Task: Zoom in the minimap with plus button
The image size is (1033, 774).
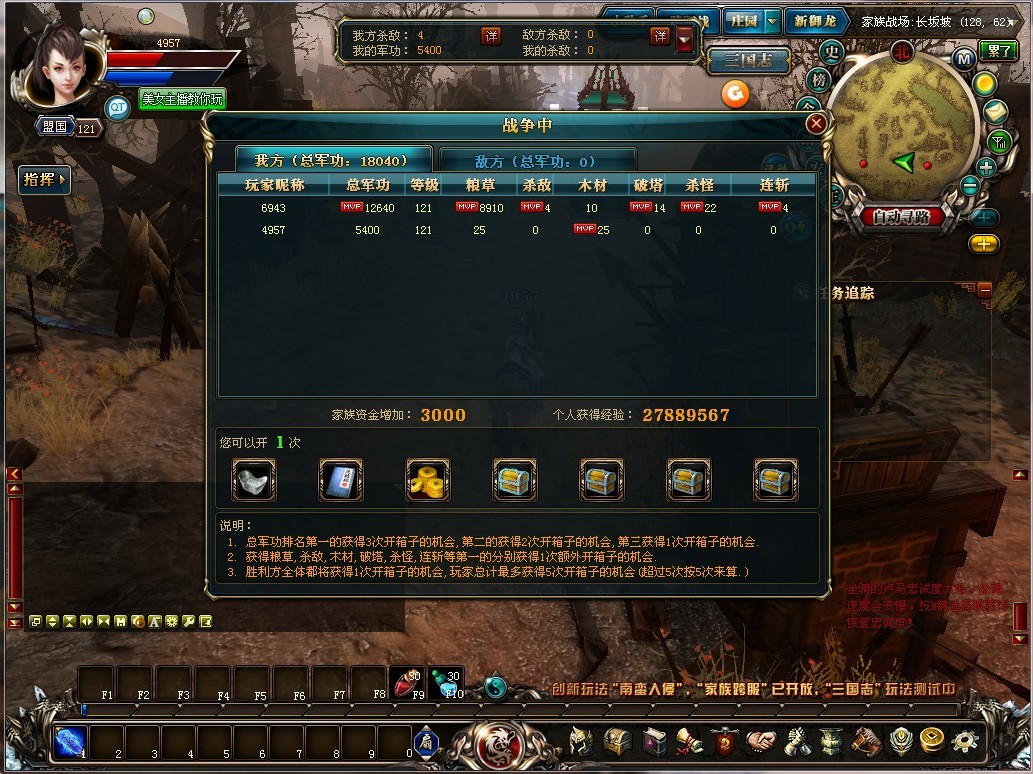Action: pyautogui.click(x=986, y=167)
